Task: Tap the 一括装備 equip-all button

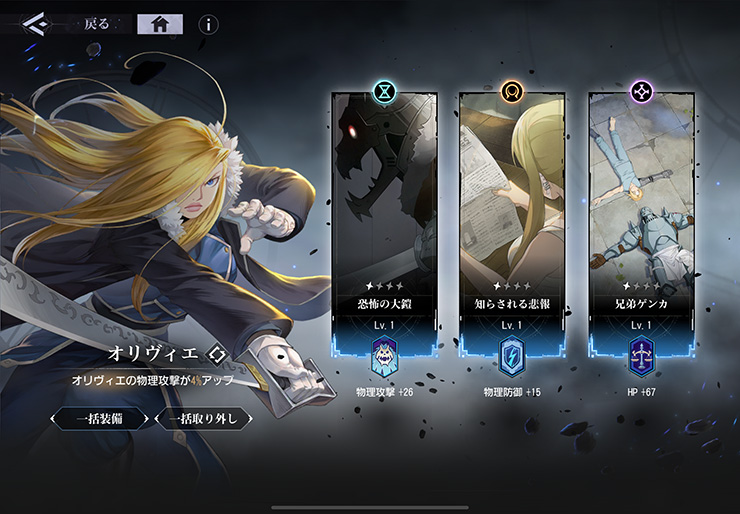Action: click(x=101, y=418)
